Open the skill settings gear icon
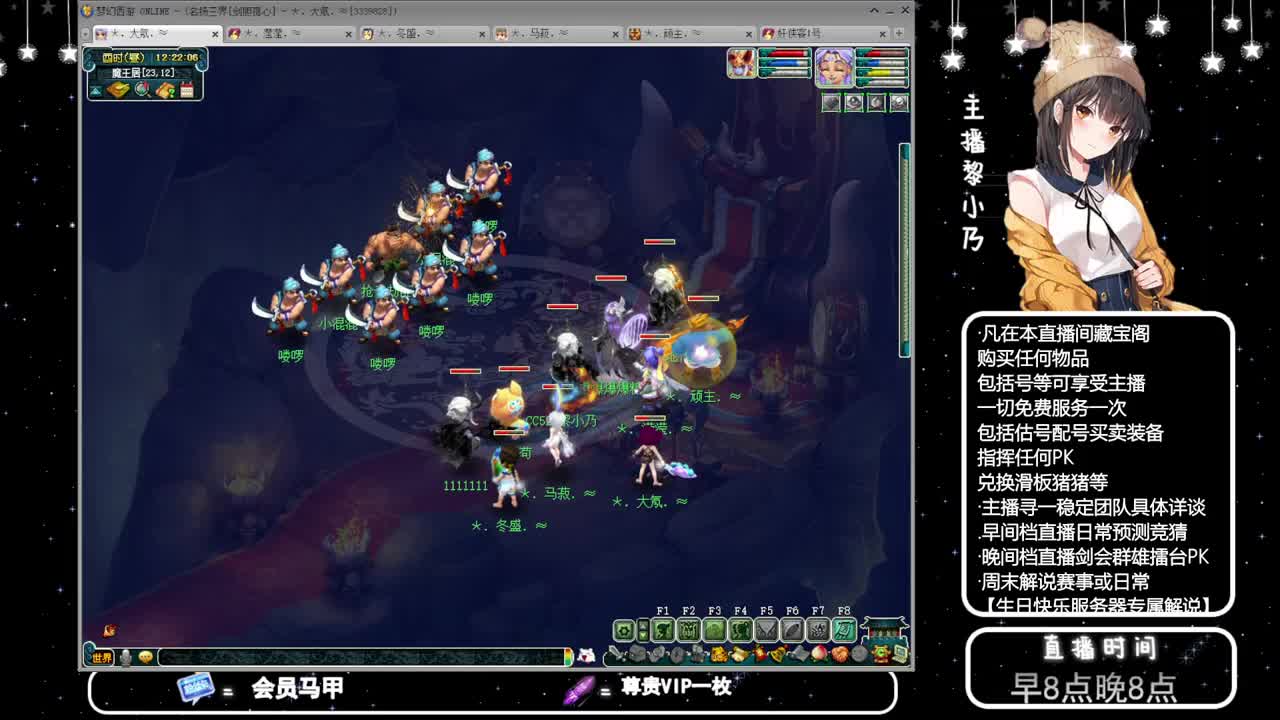 622,629
